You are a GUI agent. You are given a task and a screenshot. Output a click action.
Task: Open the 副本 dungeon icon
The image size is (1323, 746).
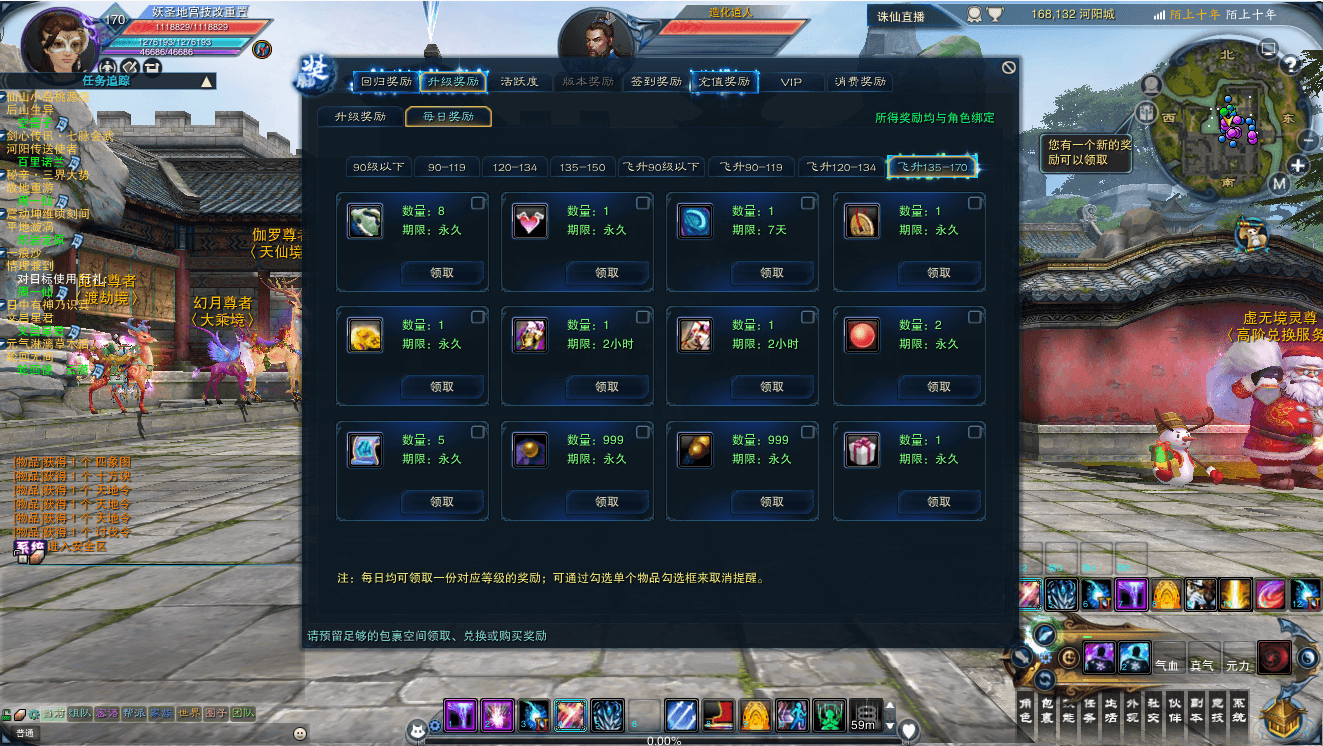click(x=1198, y=710)
